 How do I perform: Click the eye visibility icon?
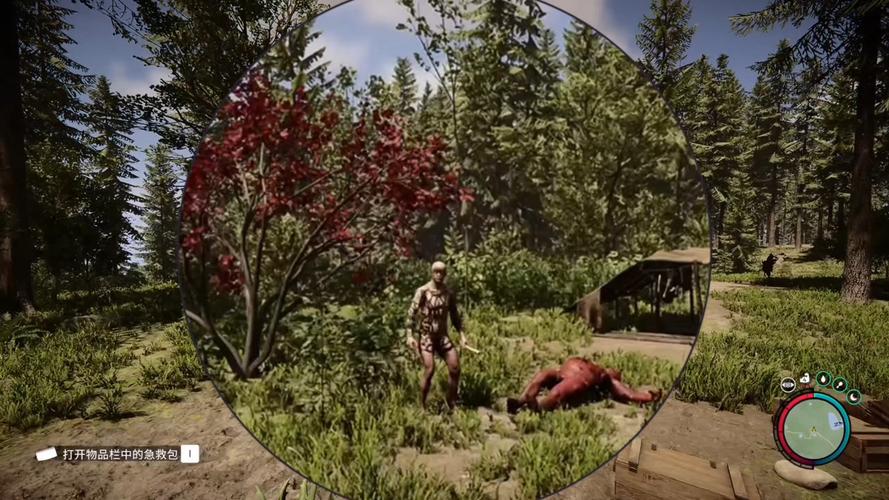(x=788, y=383)
